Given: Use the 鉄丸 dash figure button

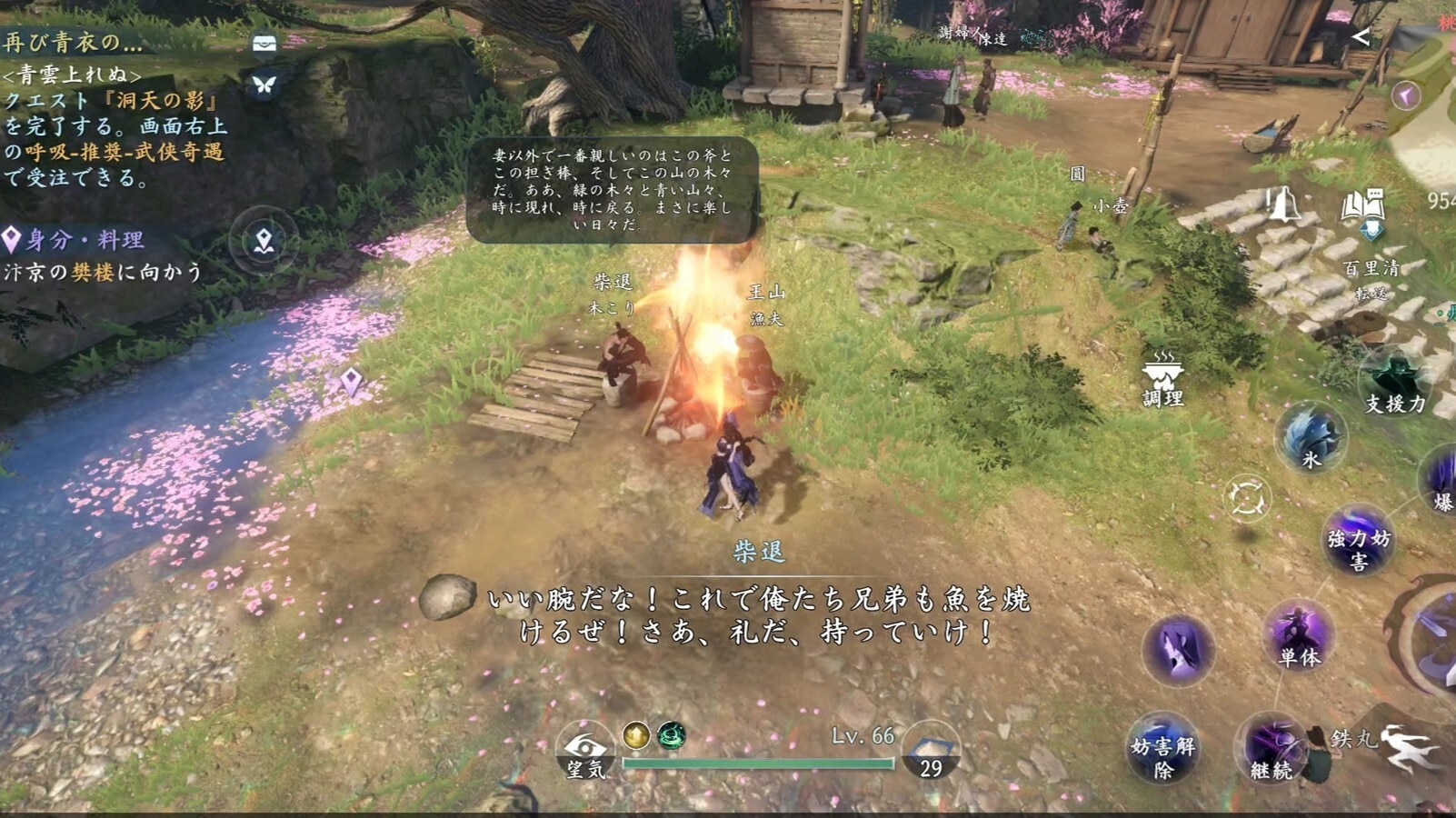Looking at the screenshot, I should [1408, 747].
